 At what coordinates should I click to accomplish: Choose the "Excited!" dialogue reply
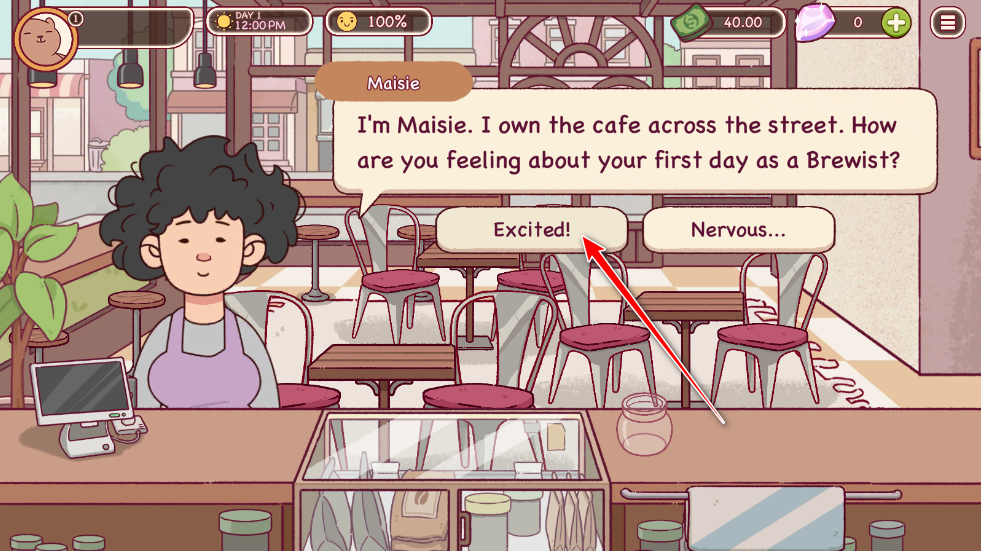click(531, 229)
